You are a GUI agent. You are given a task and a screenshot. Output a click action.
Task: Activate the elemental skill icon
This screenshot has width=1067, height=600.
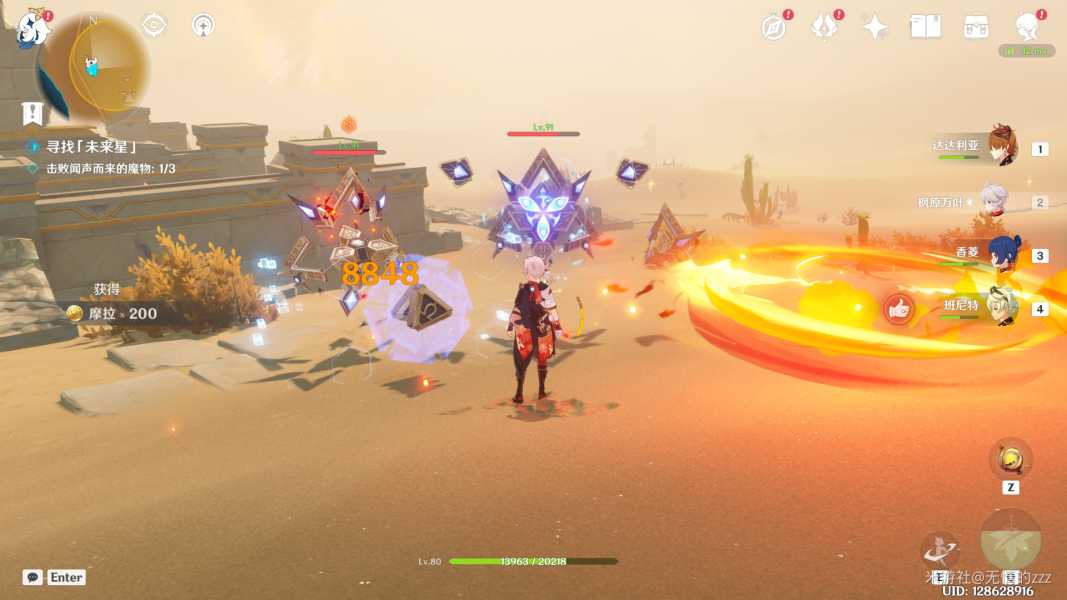click(940, 549)
